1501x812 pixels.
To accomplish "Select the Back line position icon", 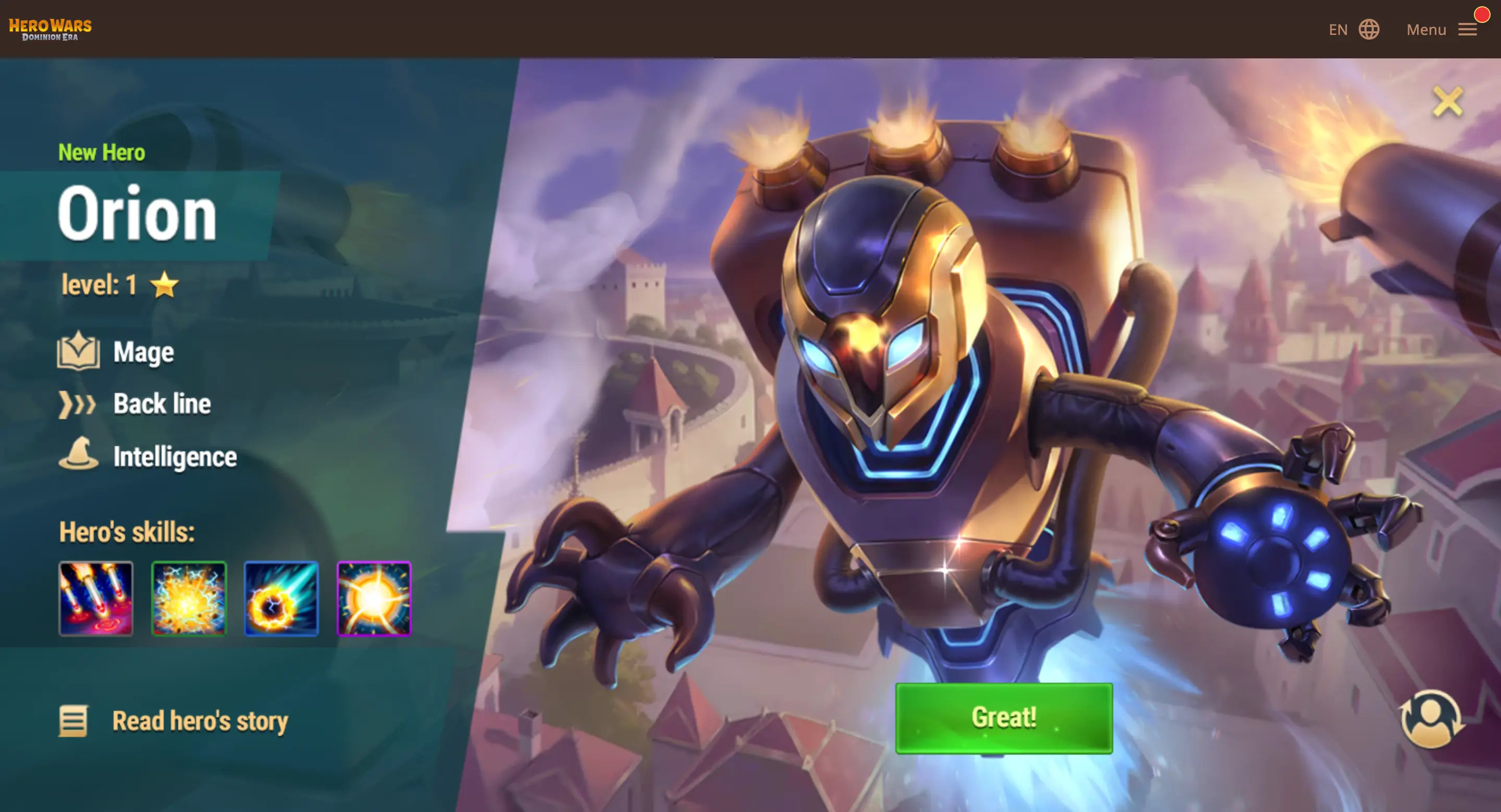I will pos(79,403).
